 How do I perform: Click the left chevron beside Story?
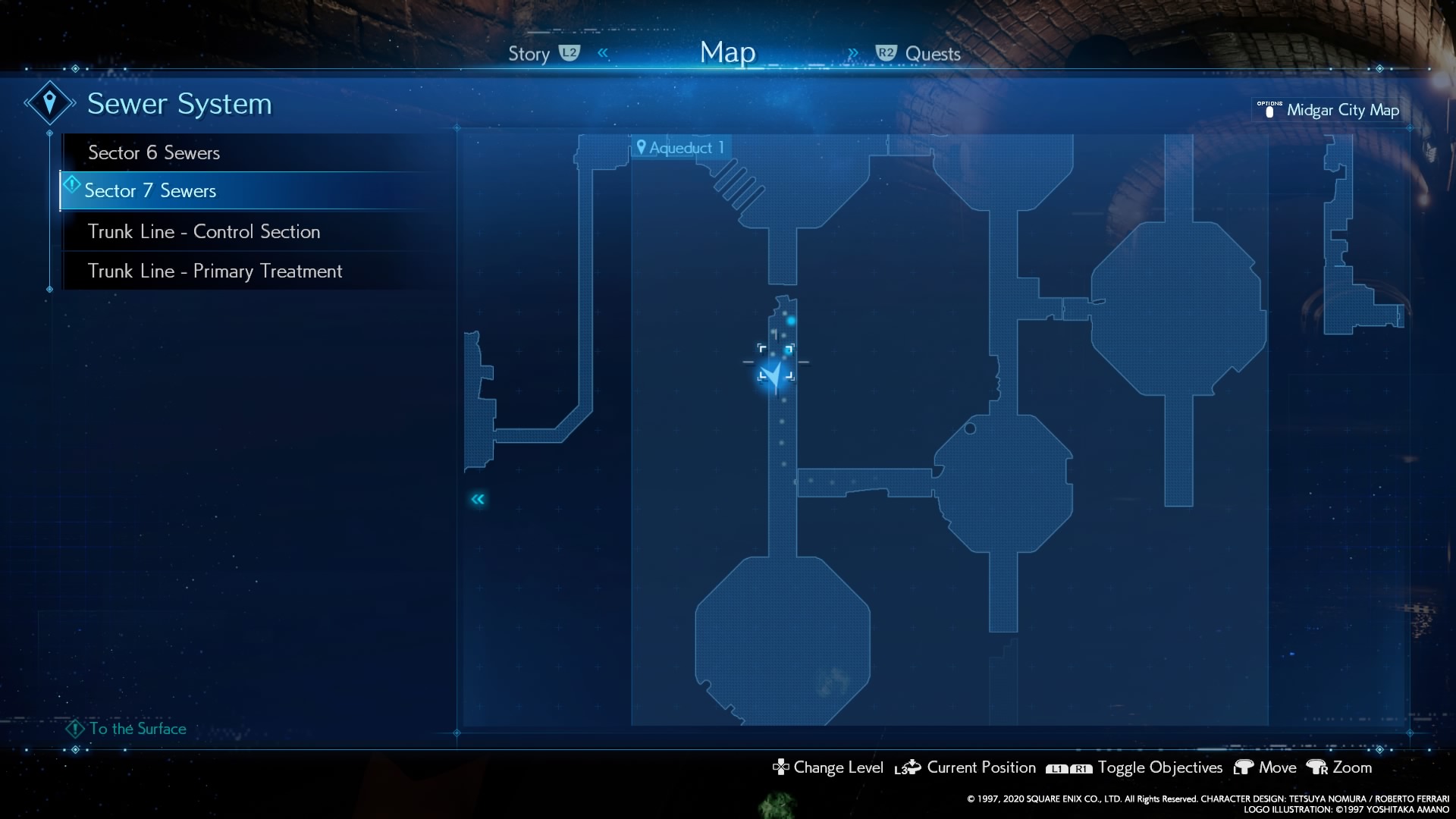pos(603,52)
